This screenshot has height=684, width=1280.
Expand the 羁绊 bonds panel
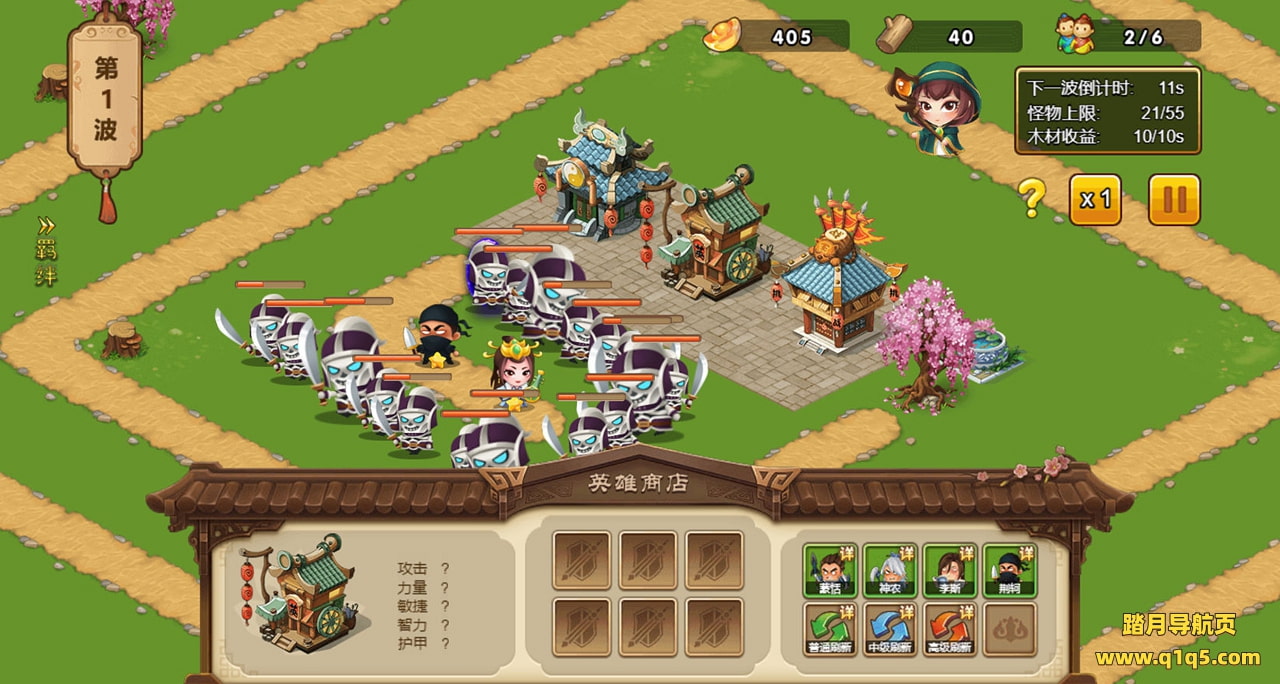click(x=46, y=250)
